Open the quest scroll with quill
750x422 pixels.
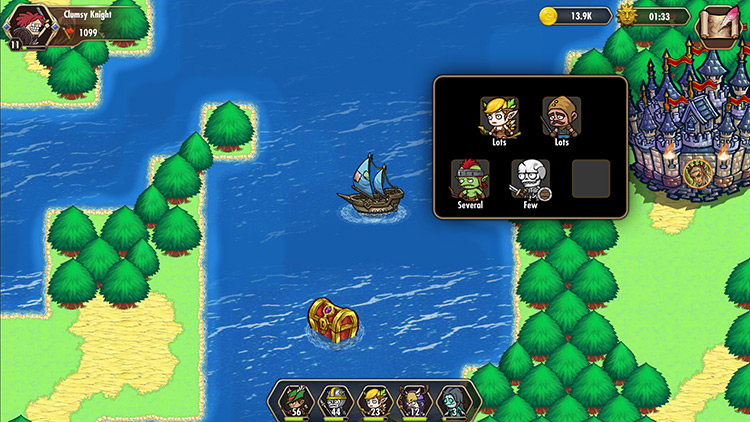click(719, 22)
